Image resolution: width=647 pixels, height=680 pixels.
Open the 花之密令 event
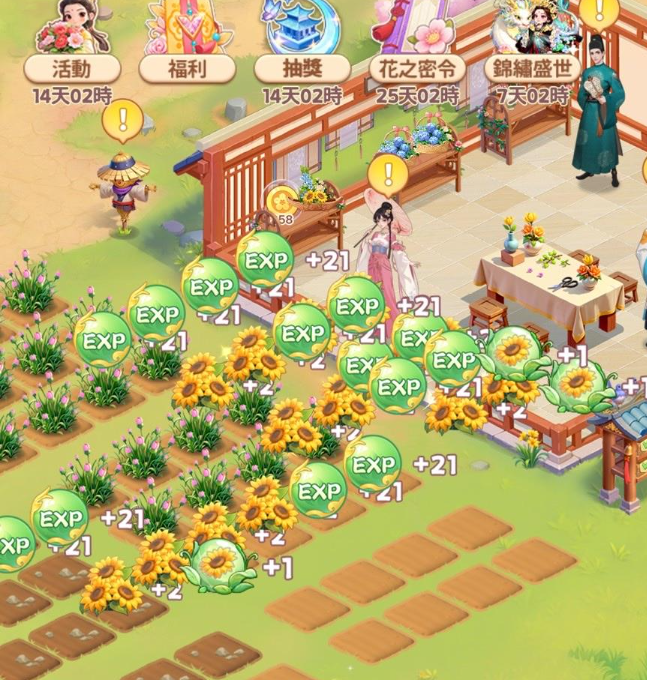(417, 45)
